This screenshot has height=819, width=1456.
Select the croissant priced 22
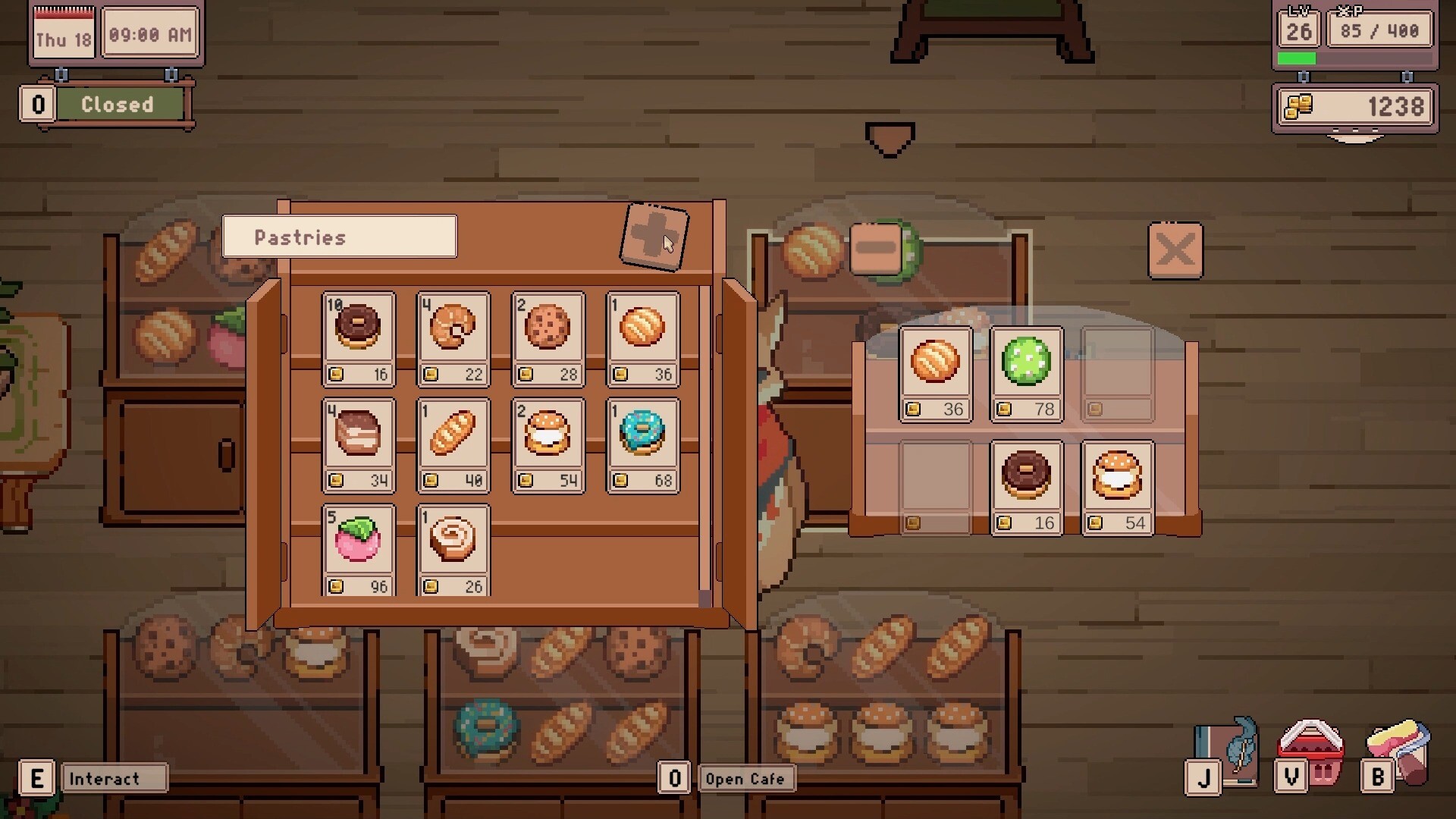tap(453, 328)
